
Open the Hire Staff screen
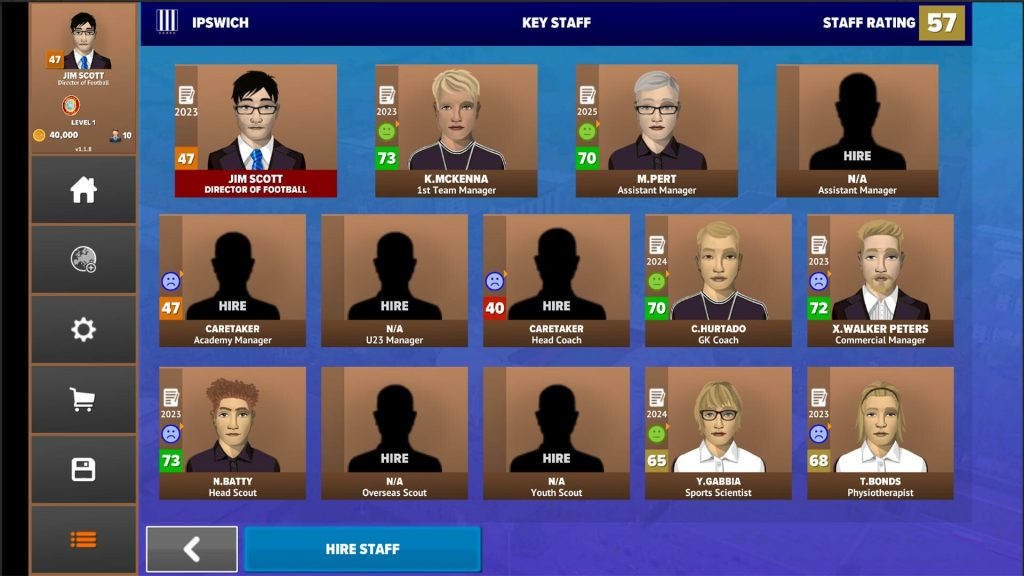click(x=362, y=549)
